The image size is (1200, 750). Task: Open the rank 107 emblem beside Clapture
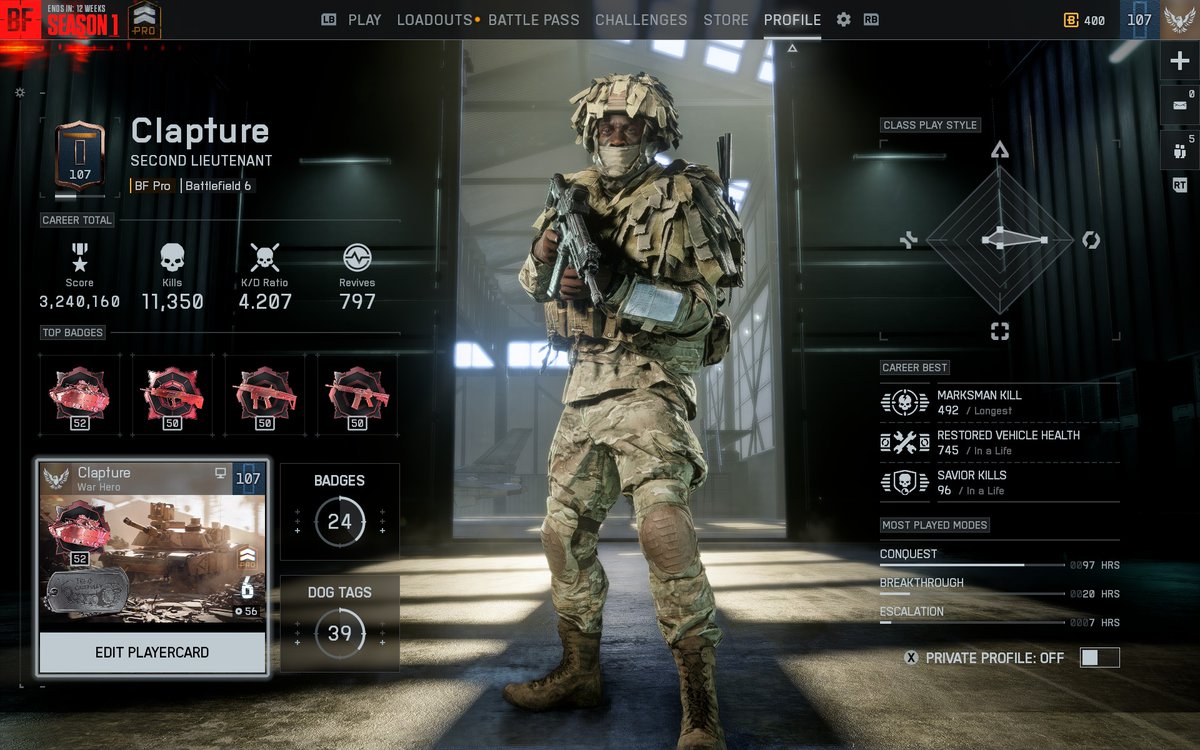pyautogui.click(x=79, y=158)
